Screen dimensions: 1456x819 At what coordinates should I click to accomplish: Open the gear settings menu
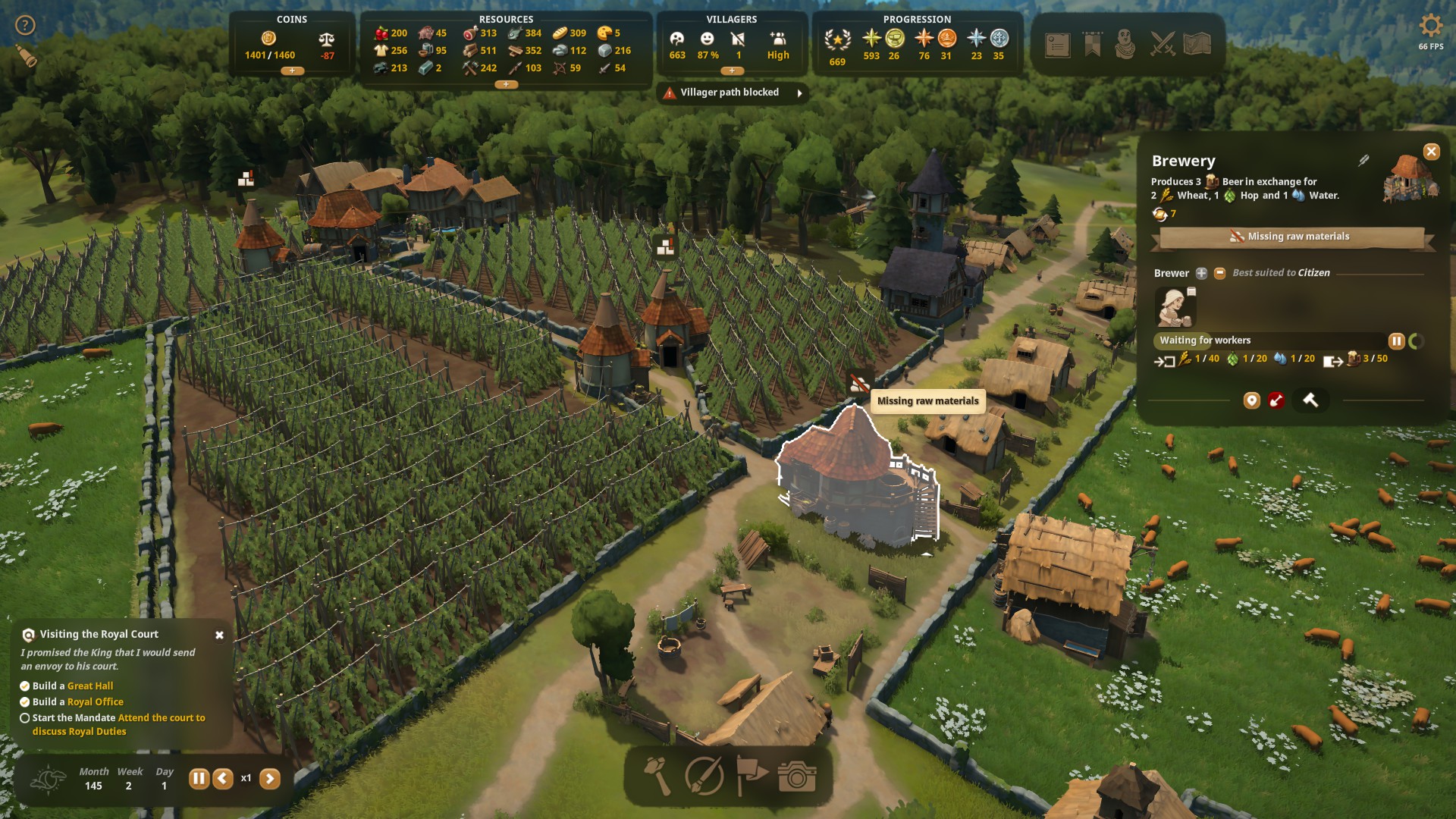(x=1430, y=27)
